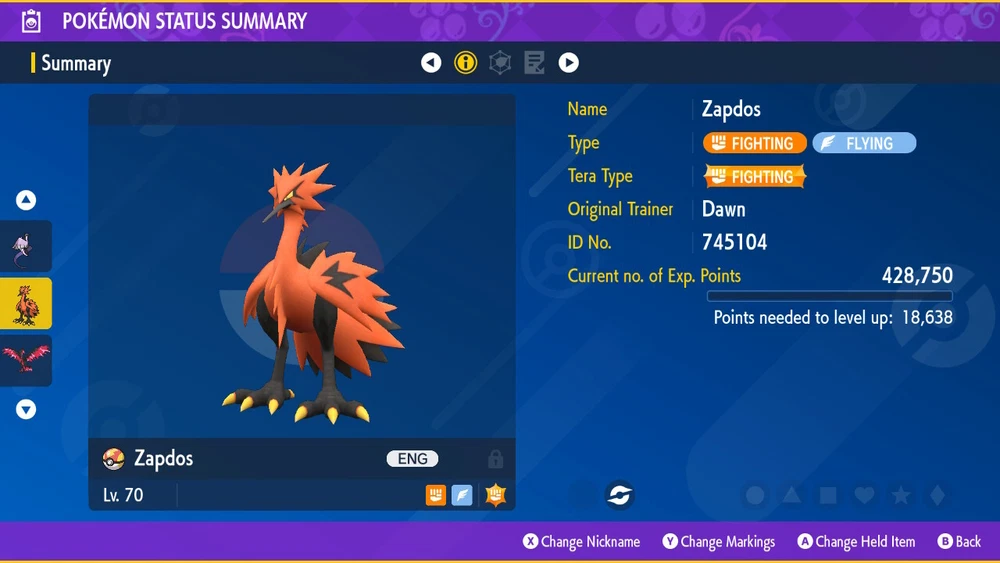Toggle the triangle marking
The height and width of the screenshot is (563, 1000).
[x=791, y=496]
